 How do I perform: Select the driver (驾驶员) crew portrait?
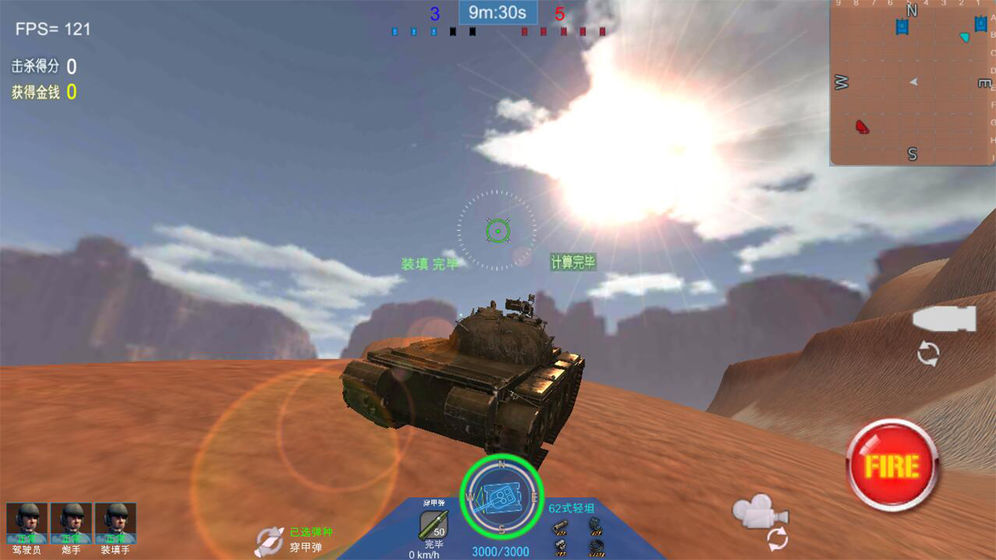click(27, 523)
